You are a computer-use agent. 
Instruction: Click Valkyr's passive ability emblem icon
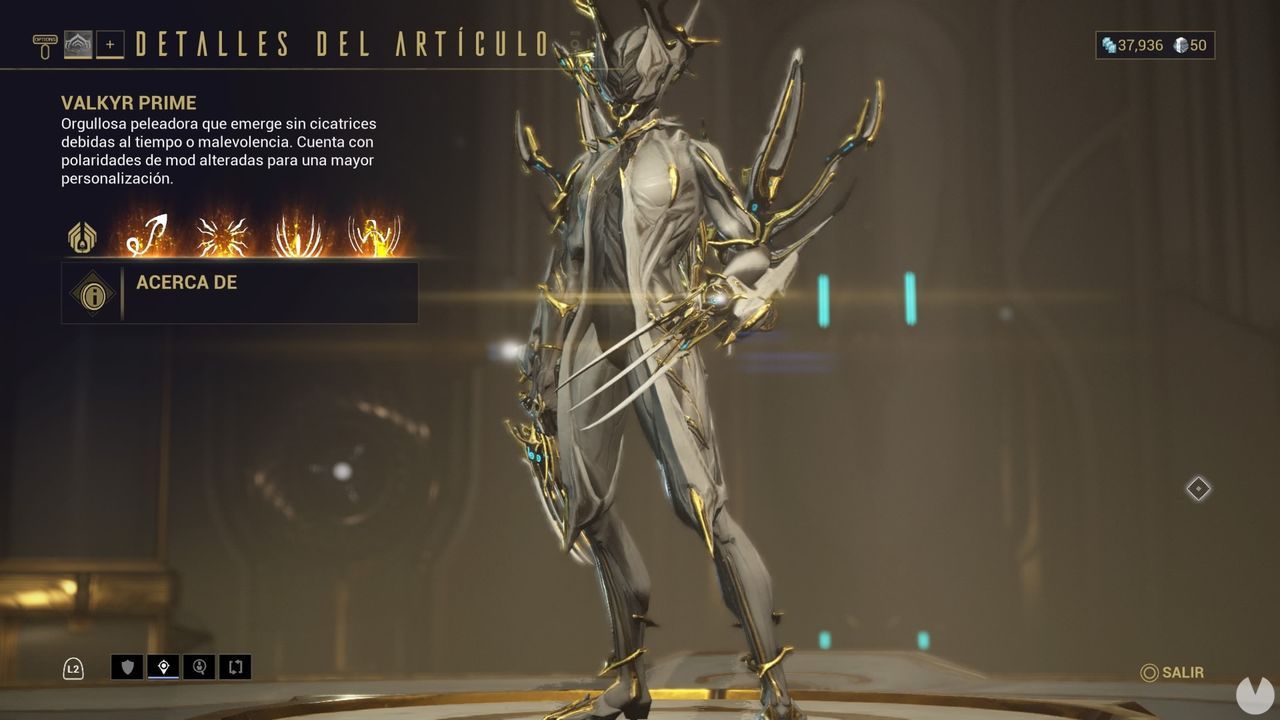(82, 236)
